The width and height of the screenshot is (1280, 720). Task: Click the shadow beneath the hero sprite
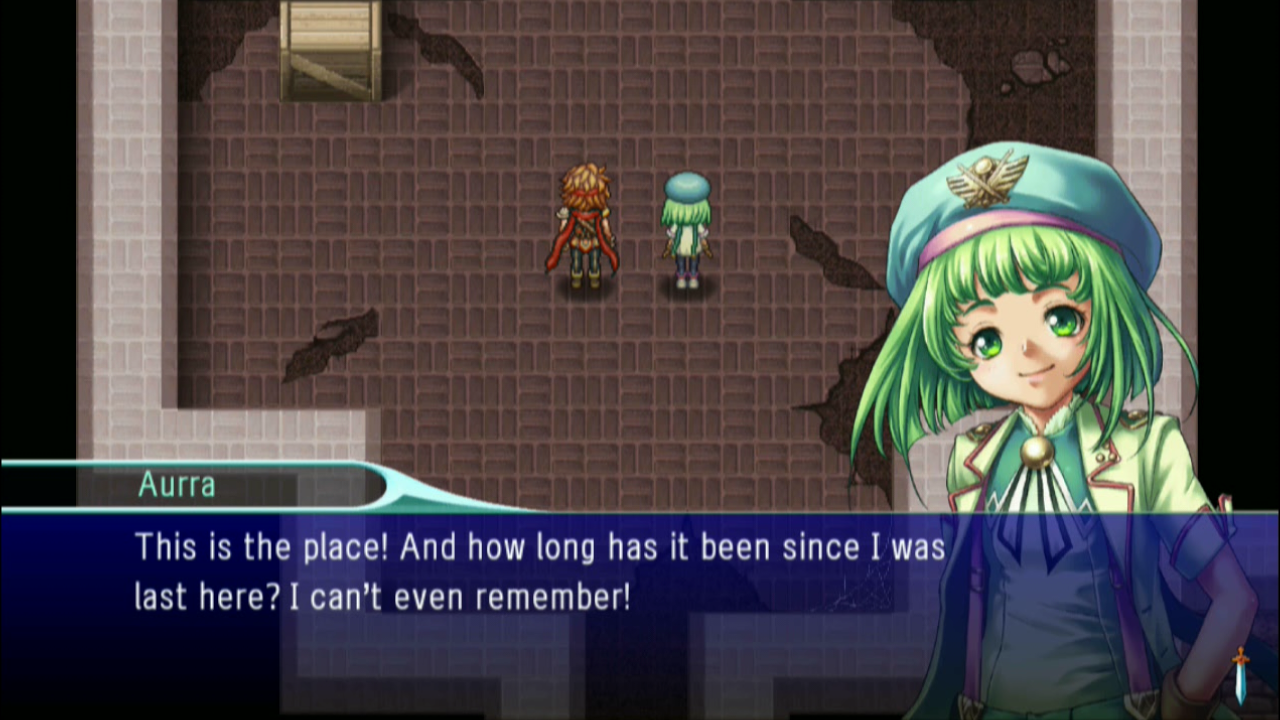click(585, 288)
